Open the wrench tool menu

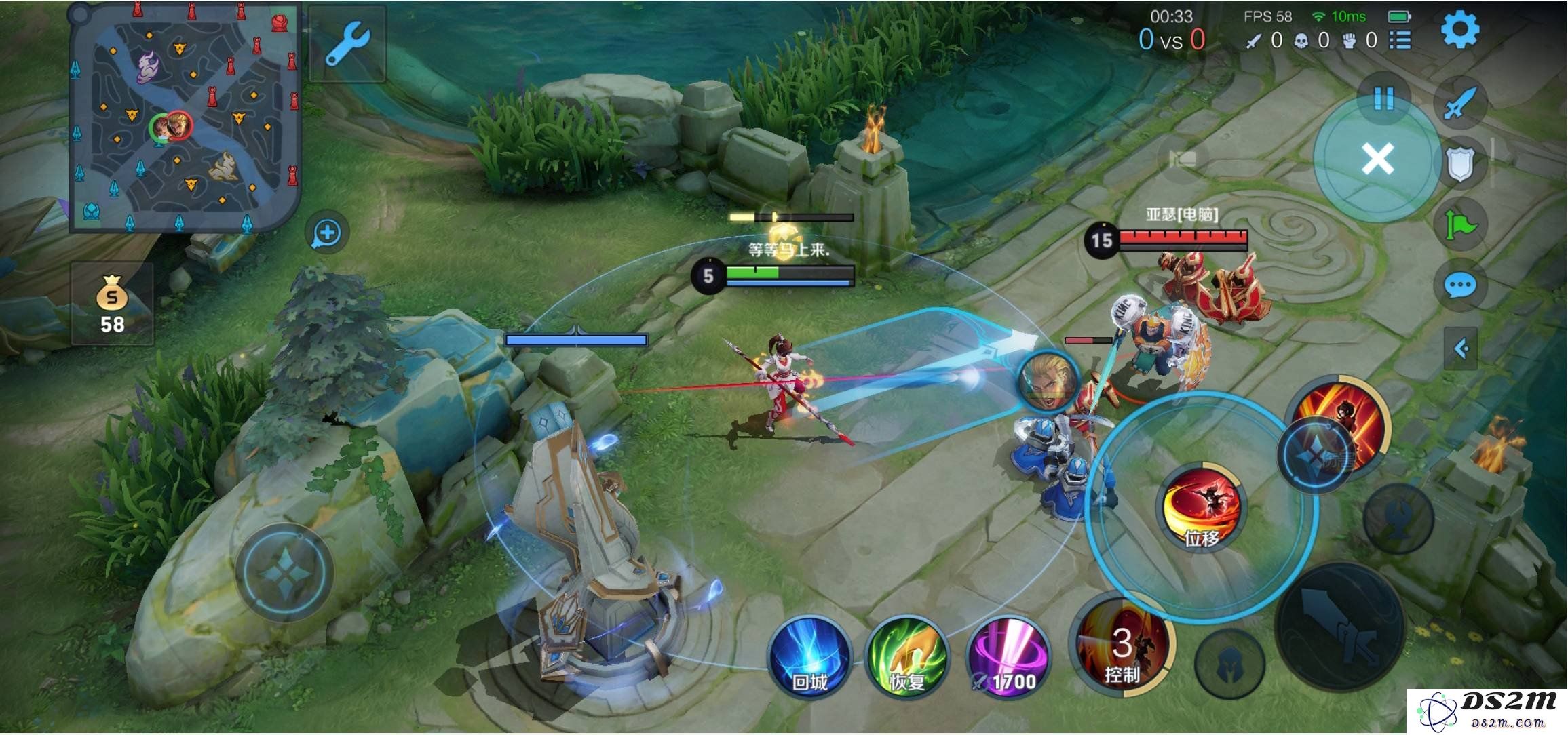click(347, 45)
